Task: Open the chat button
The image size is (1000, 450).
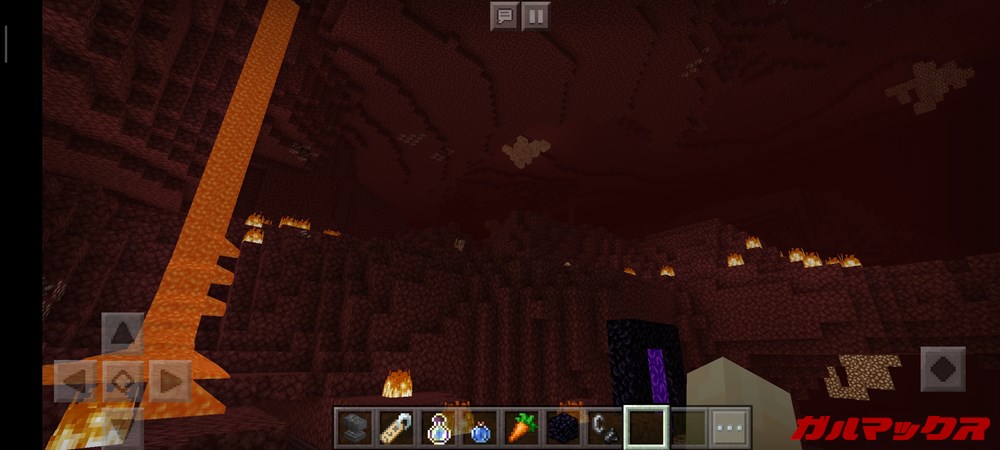Action: point(504,16)
